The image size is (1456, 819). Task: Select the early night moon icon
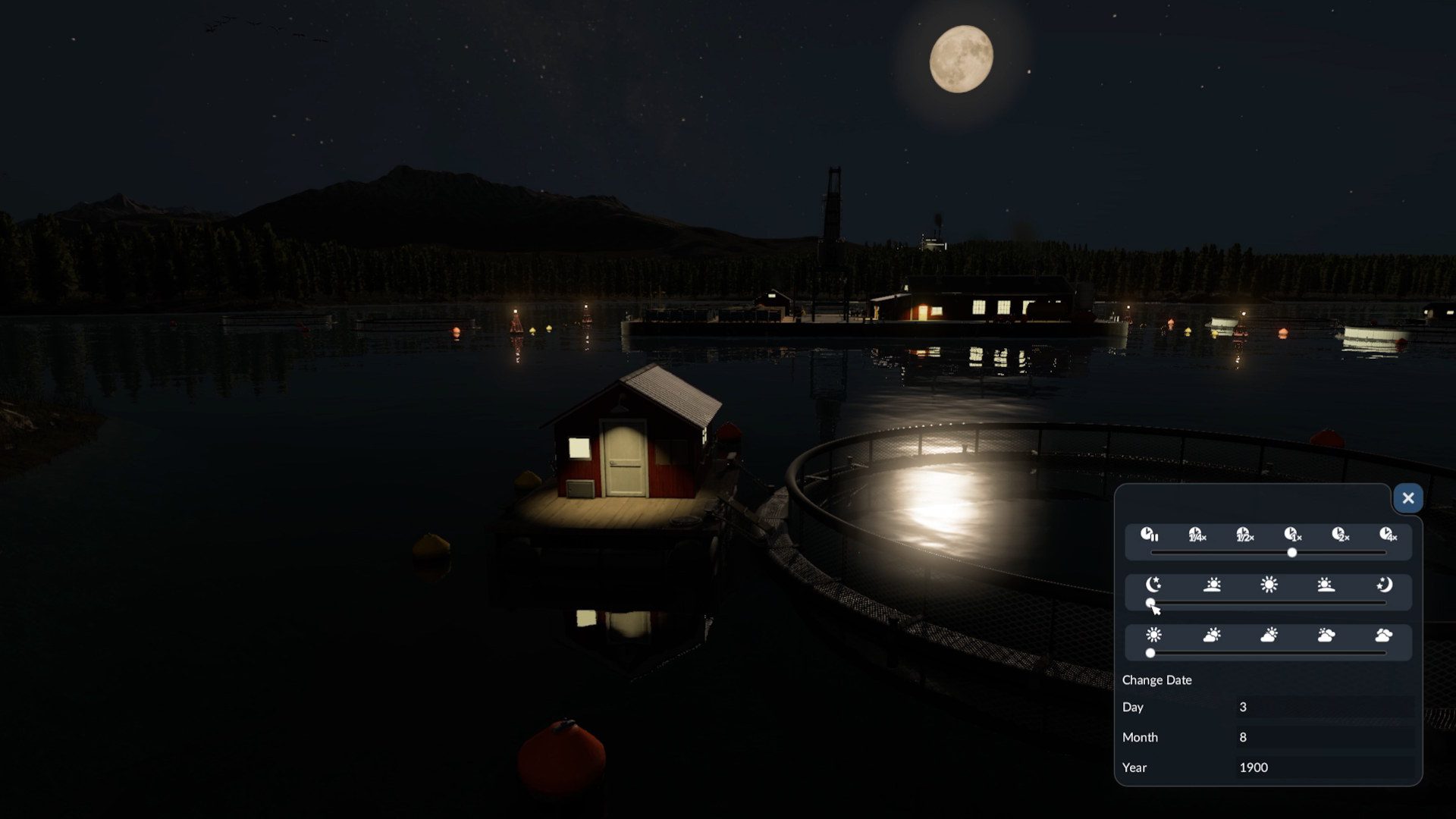tap(1153, 585)
